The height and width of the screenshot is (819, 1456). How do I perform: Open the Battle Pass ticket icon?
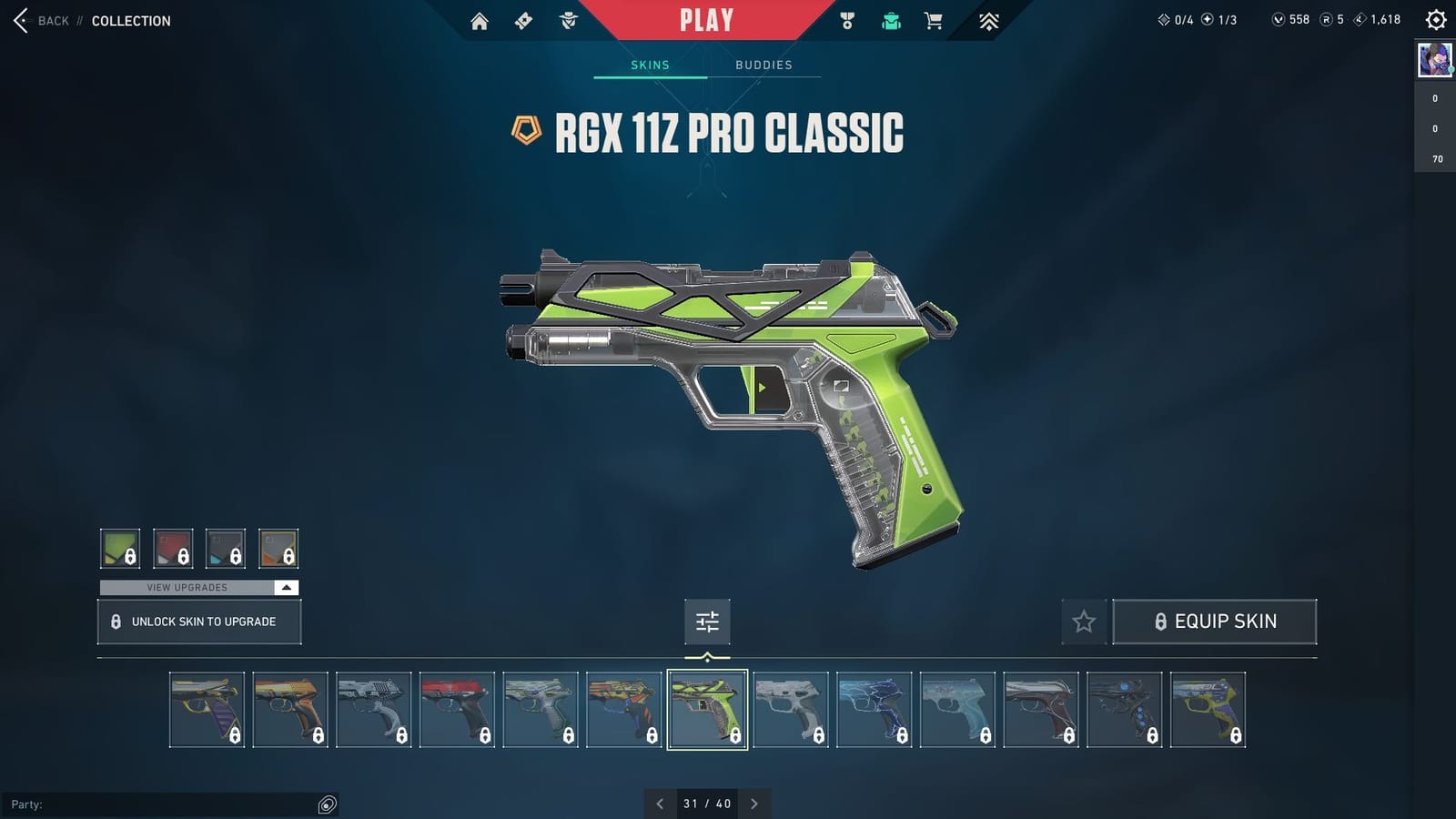pos(523,19)
